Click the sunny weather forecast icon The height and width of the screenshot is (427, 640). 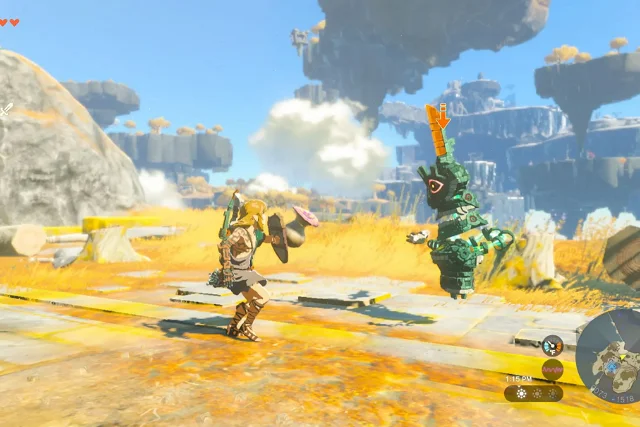pyautogui.click(x=522, y=393)
